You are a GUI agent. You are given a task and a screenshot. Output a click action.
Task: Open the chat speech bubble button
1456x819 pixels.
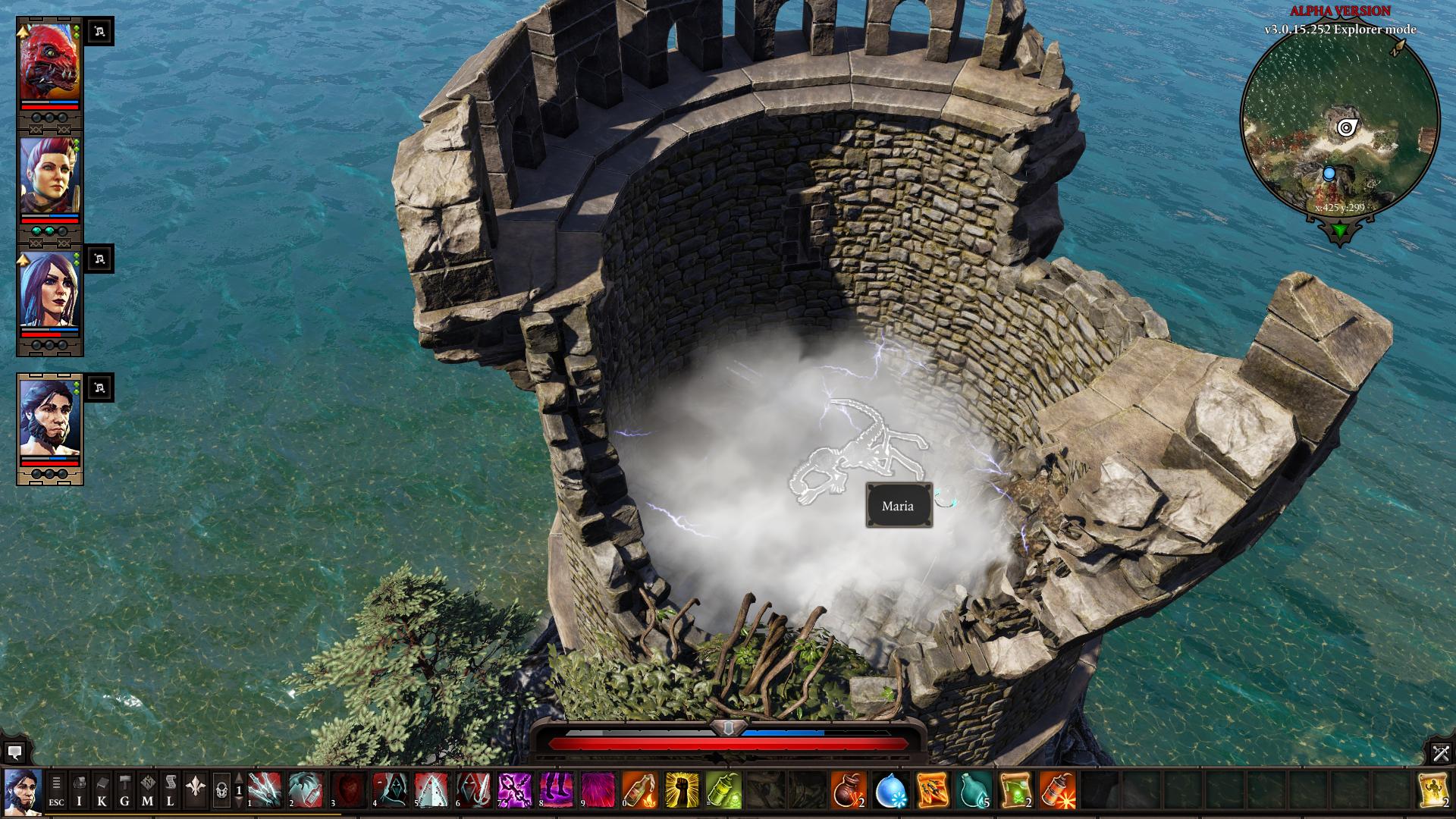point(14,752)
